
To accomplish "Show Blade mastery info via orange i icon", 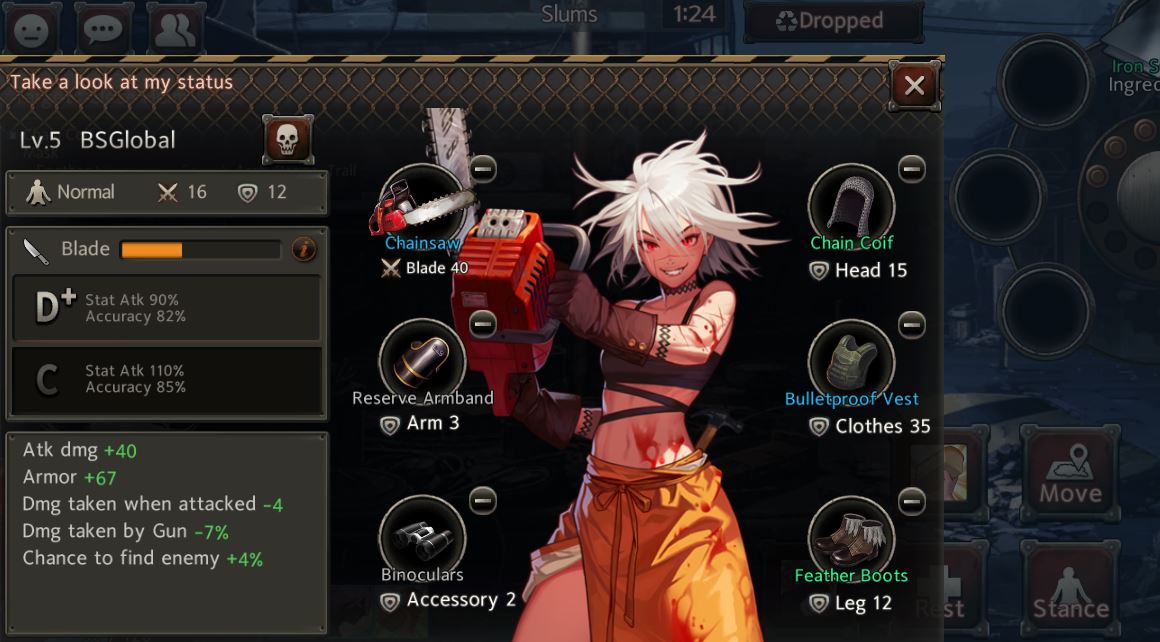I will (x=304, y=249).
